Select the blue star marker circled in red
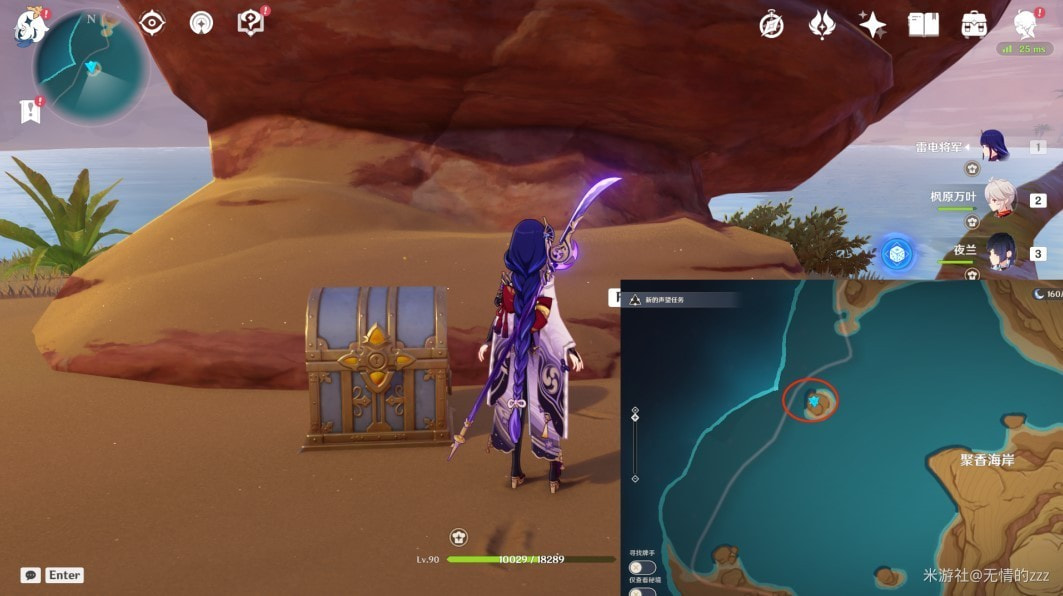The width and height of the screenshot is (1063, 596). click(814, 401)
